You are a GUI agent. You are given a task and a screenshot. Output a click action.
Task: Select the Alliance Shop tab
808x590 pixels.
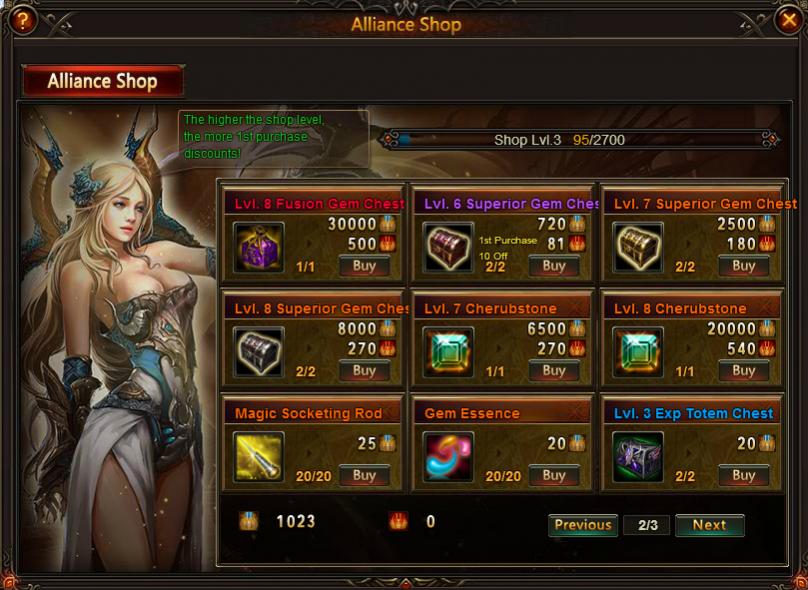(x=103, y=81)
